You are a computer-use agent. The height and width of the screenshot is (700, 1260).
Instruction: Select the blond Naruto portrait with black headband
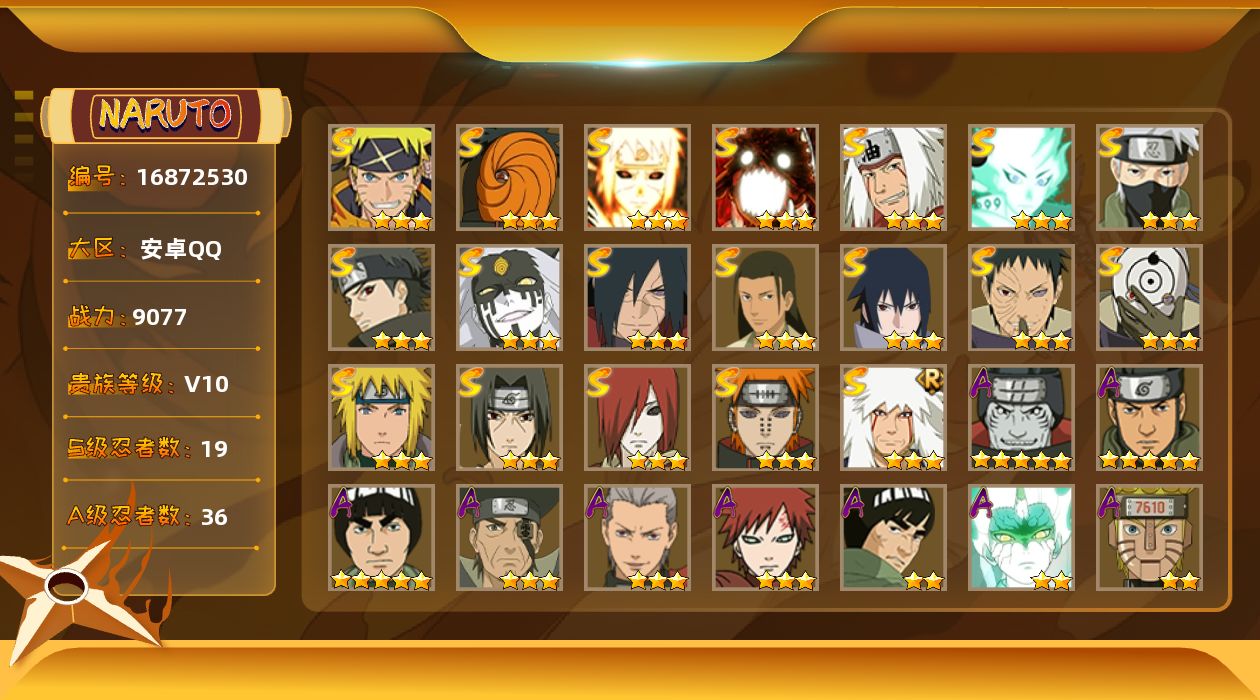click(381, 177)
